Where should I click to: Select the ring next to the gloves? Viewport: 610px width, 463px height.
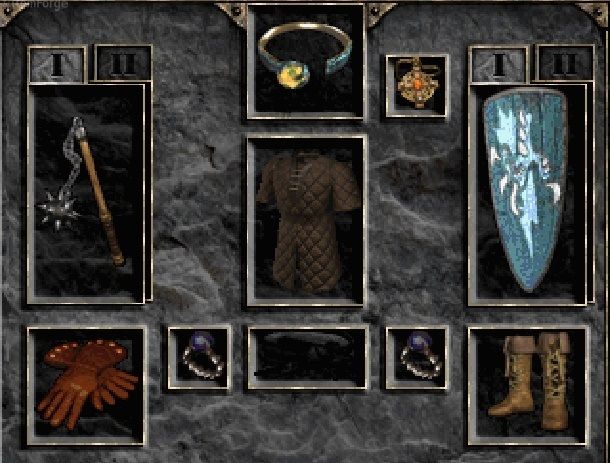coord(198,357)
